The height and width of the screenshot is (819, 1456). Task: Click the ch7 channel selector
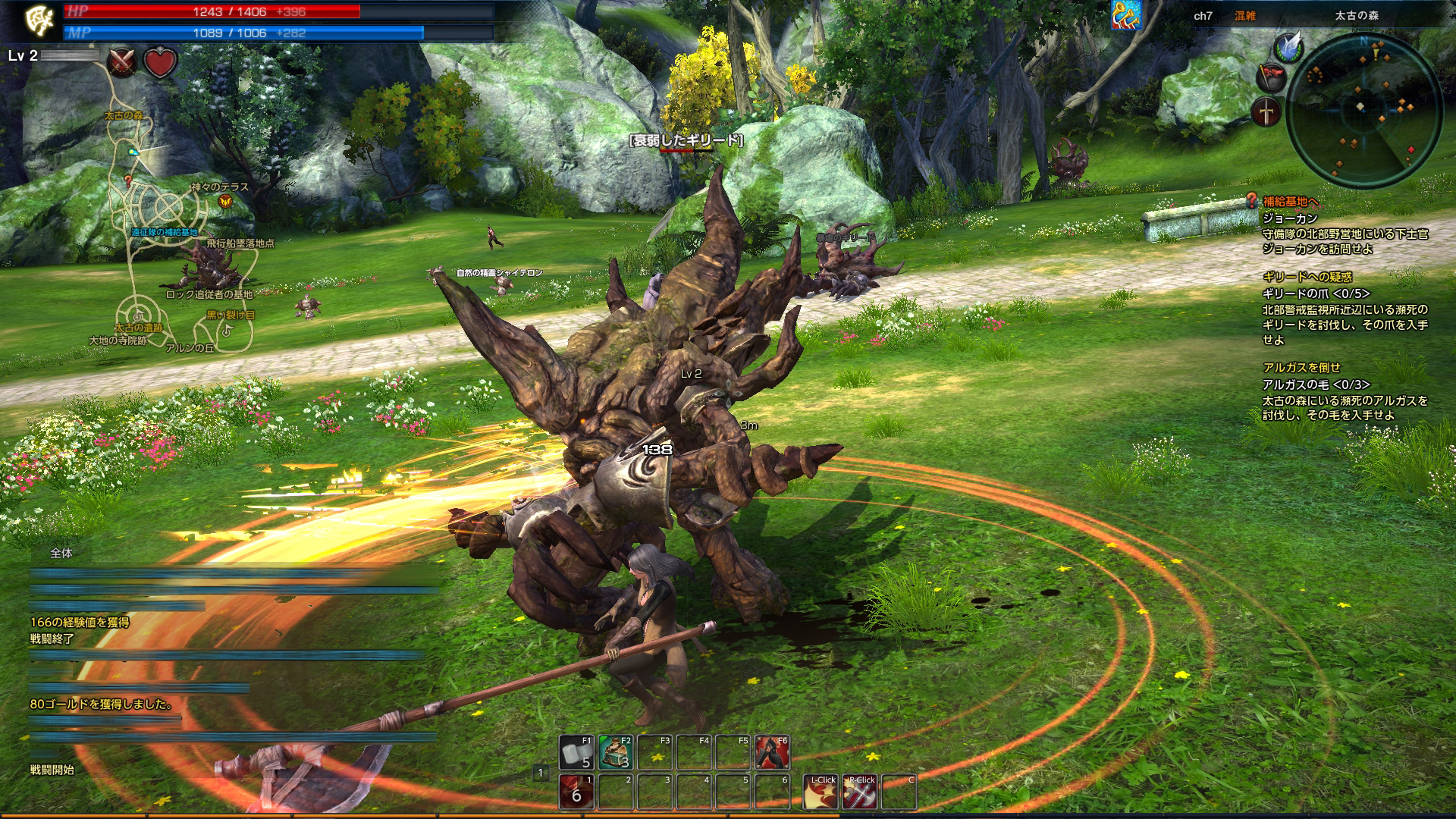click(1203, 16)
